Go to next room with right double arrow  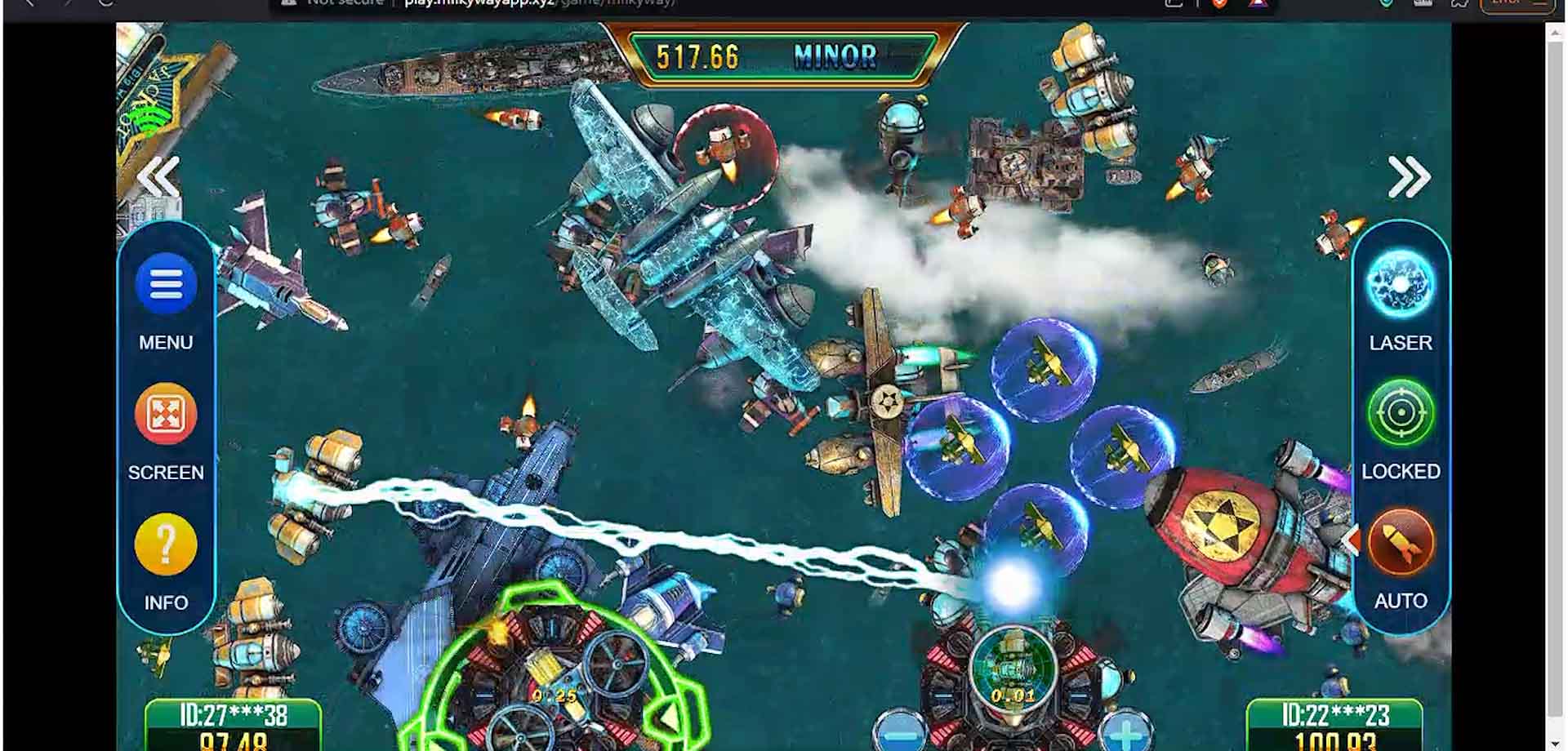click(x=1409, y=177)
